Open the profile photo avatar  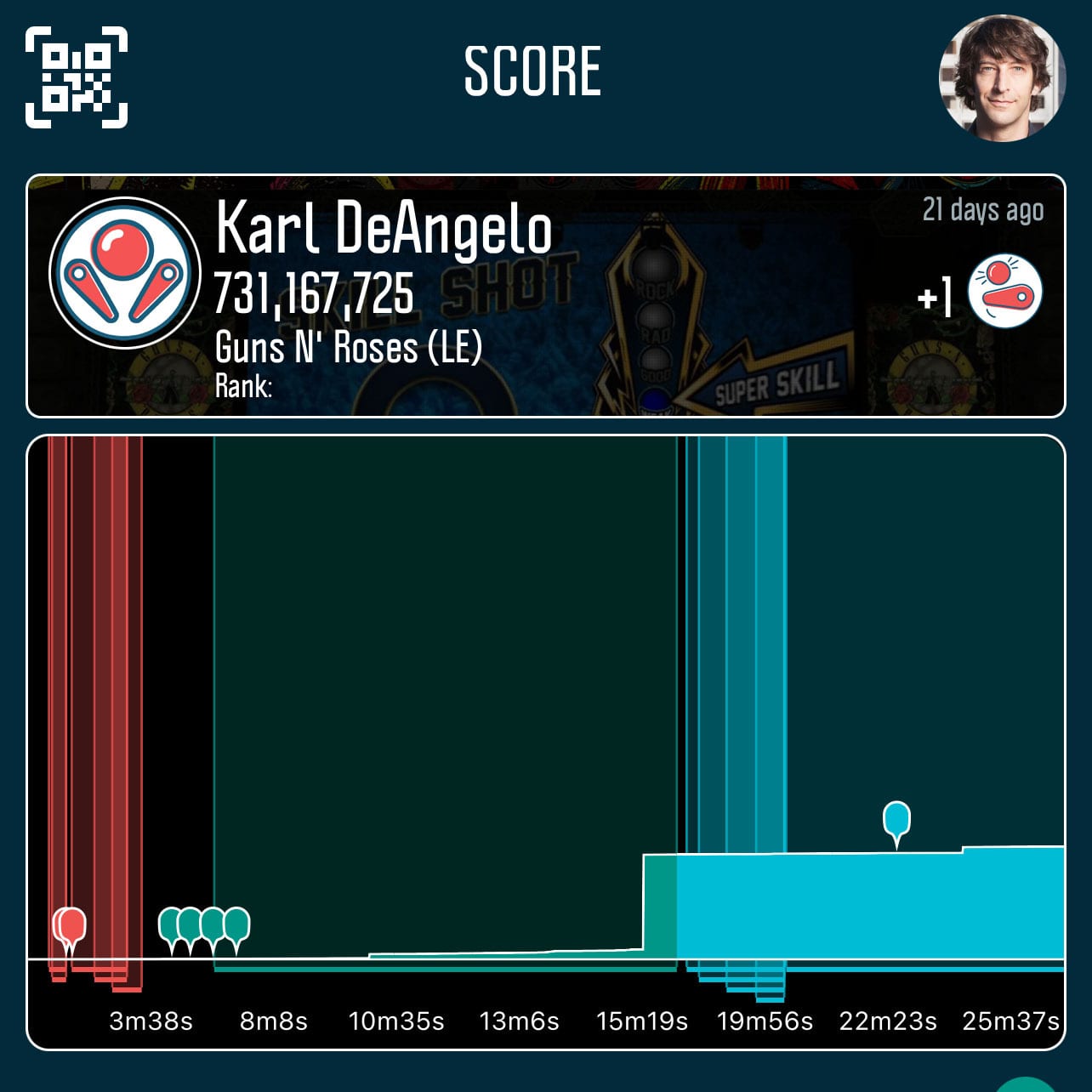pos(1002,77)
